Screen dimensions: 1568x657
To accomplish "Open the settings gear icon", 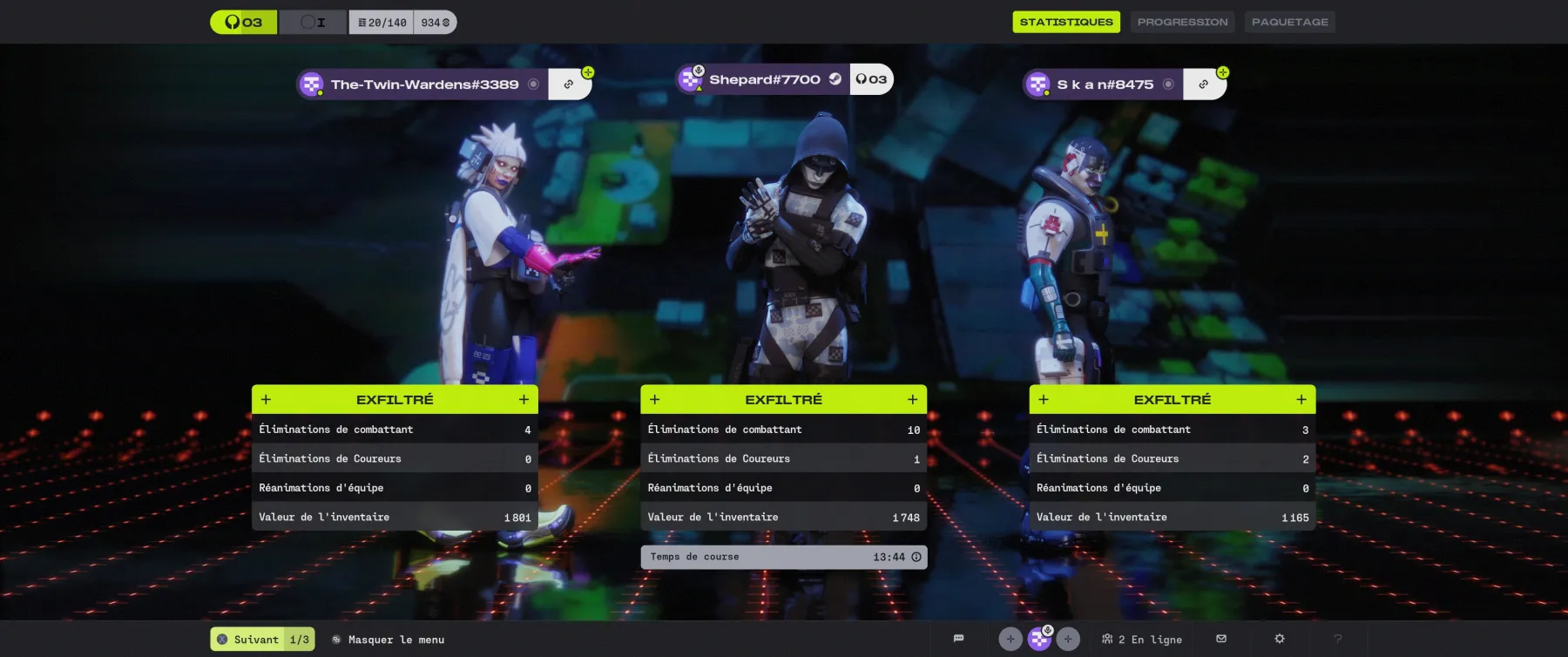I will pyautogui.click(x=1279, y=639).
